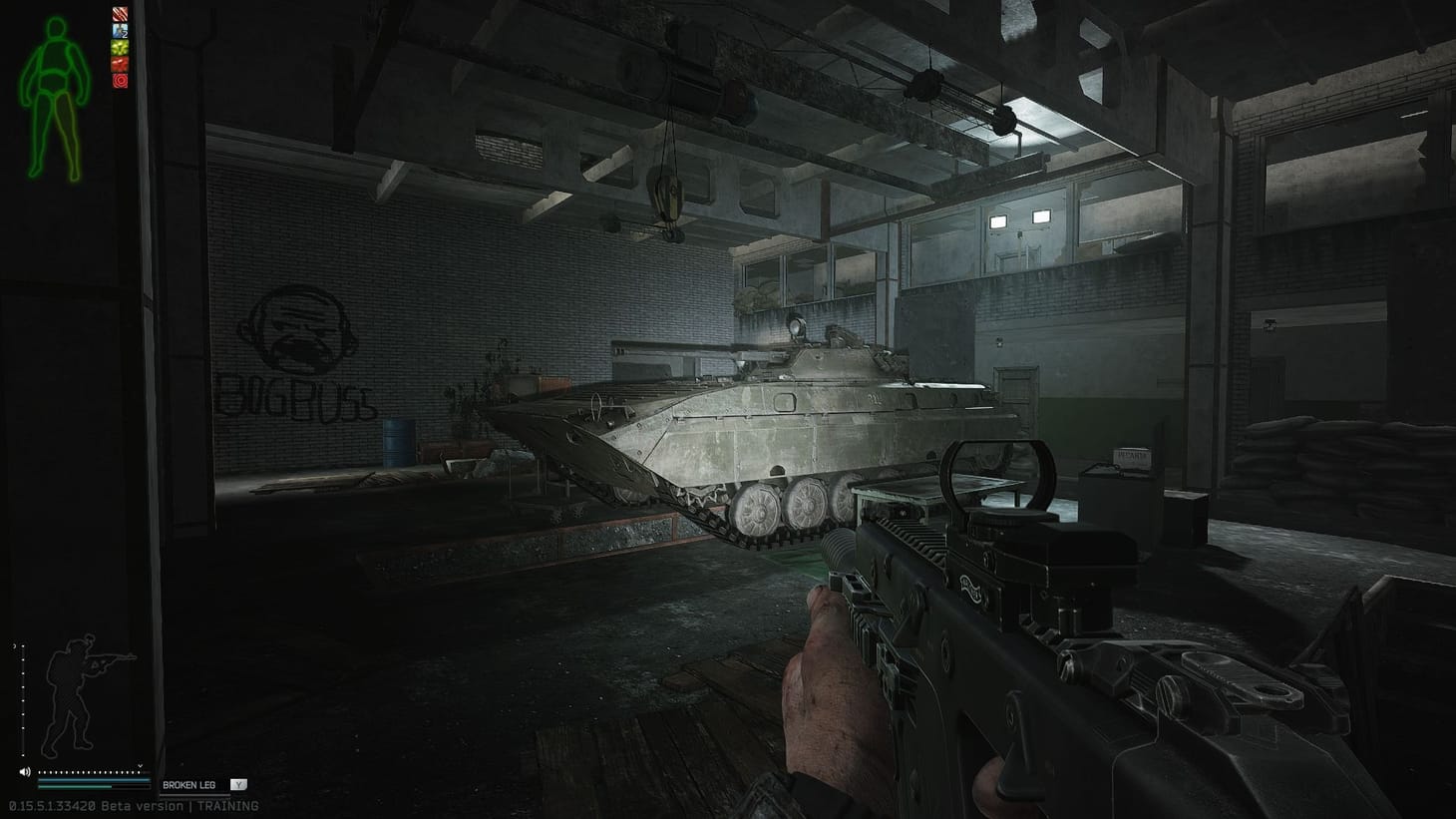The image size is (1456, 819).
Task: Click the chest on the health silhouette
Action: click(x=54, y=57)
